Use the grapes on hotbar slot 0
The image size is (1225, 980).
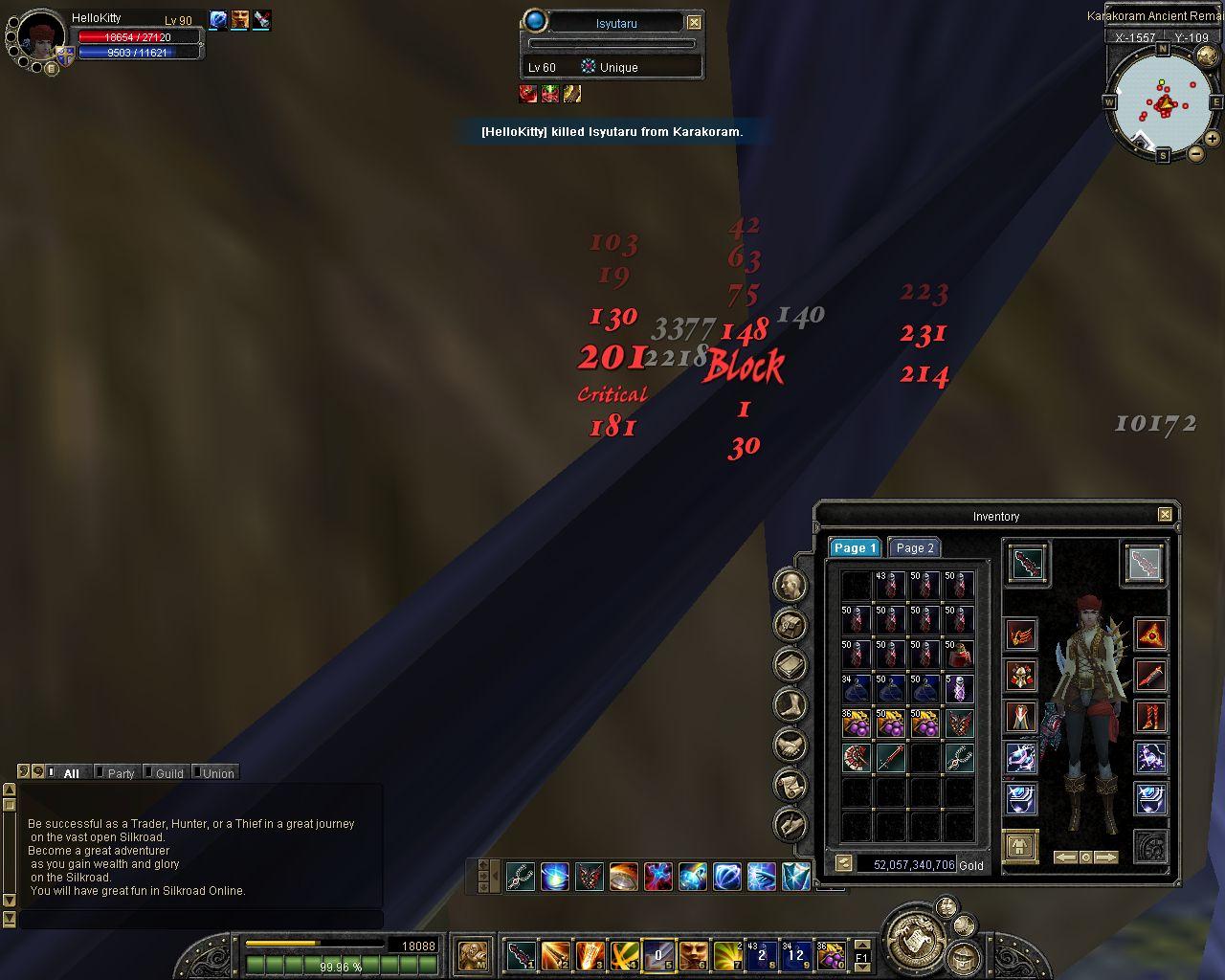832,955
